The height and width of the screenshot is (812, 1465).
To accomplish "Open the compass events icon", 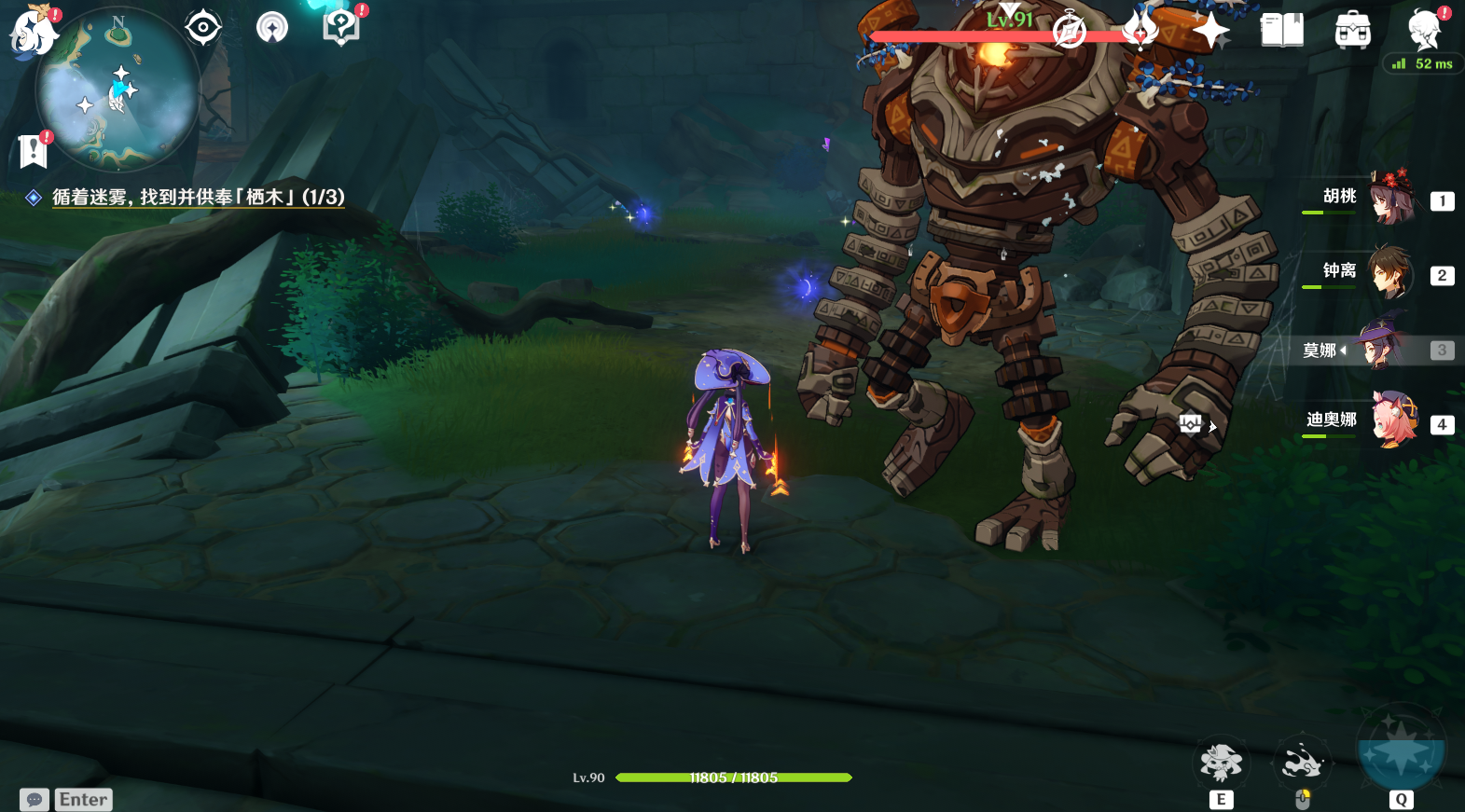I will point(1069,31).
